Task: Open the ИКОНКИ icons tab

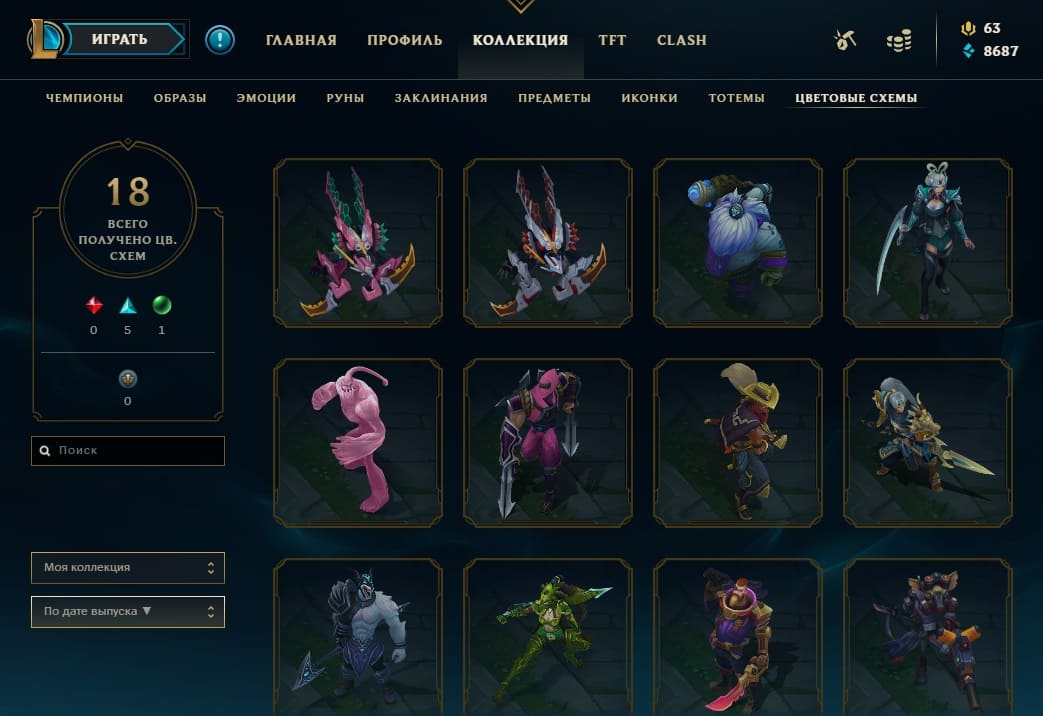Action: pyautogui.click(x=649, y=98)
